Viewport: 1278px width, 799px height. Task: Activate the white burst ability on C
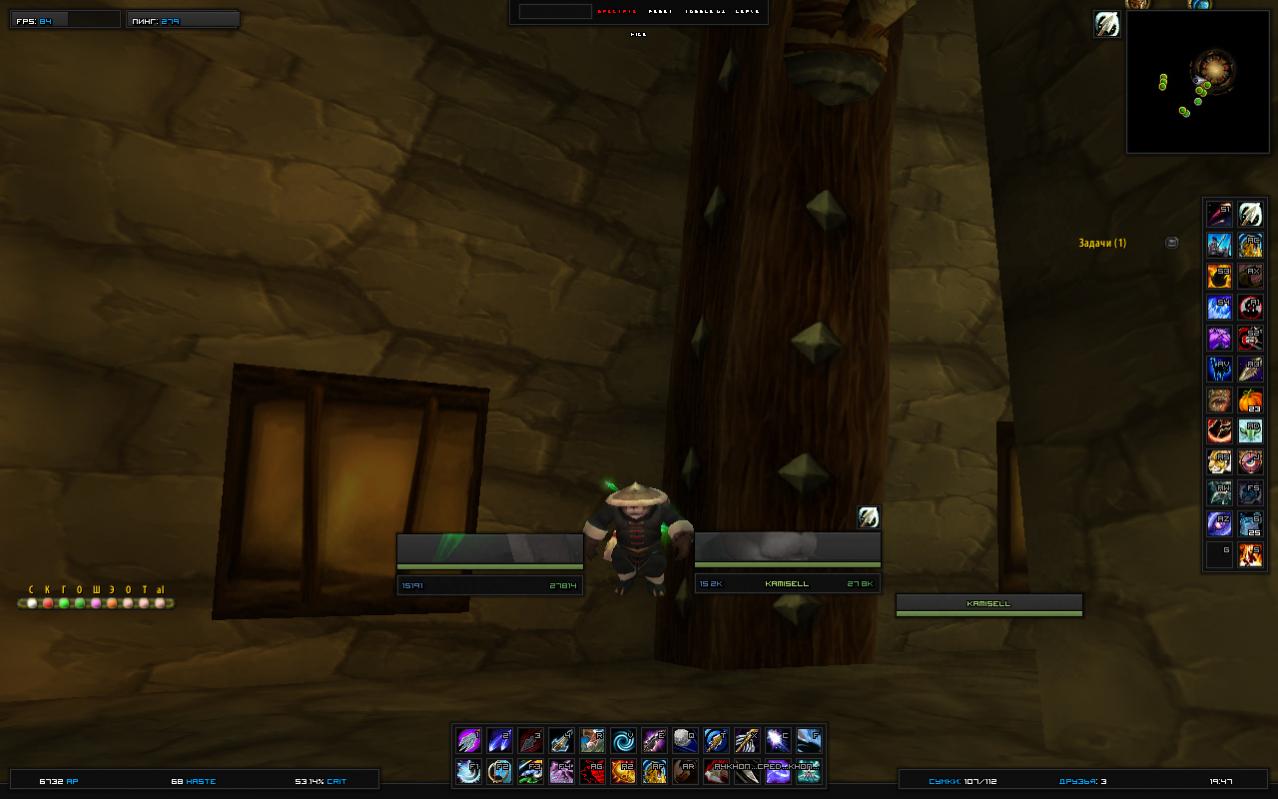[x=778, y=741]
